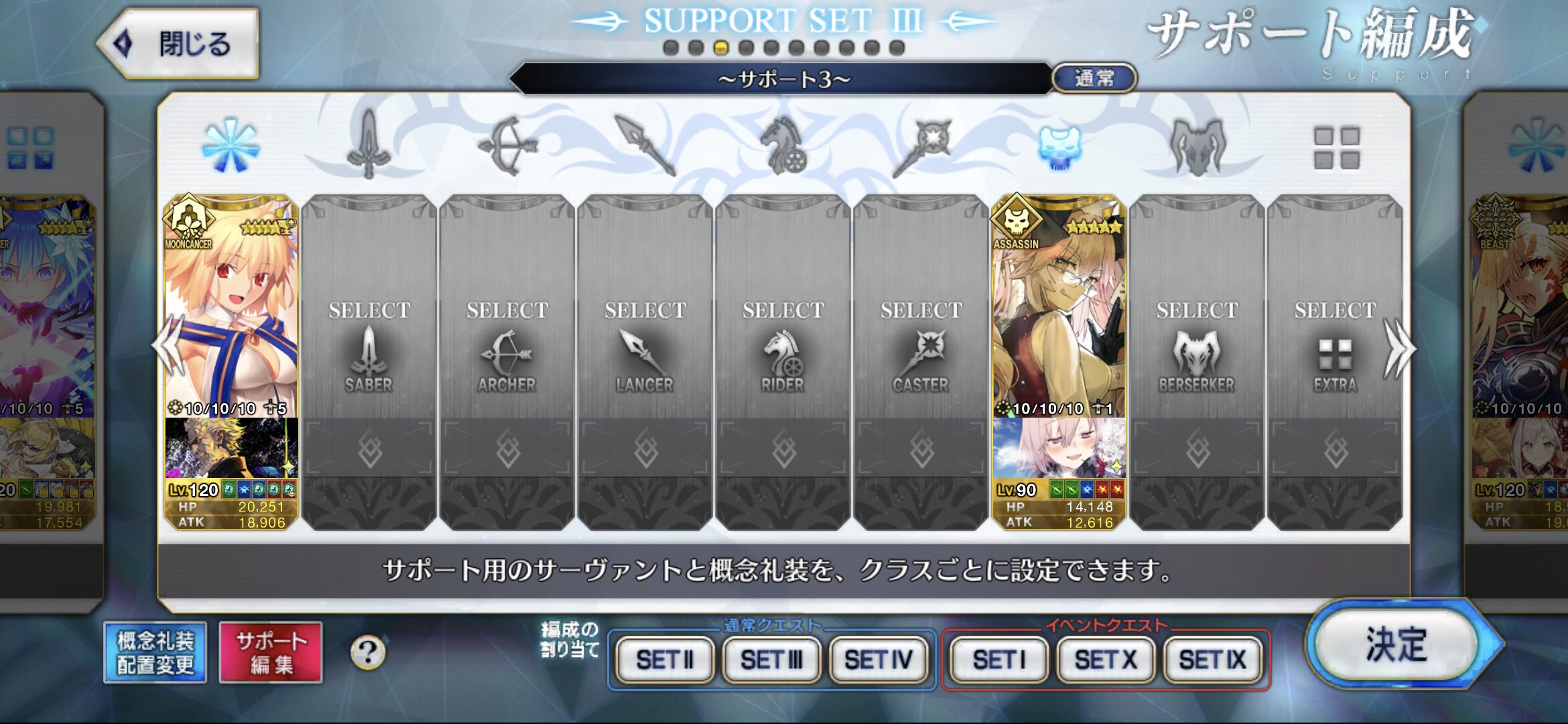
Task: Show help with the question mark icon
Action: (368, 652)
